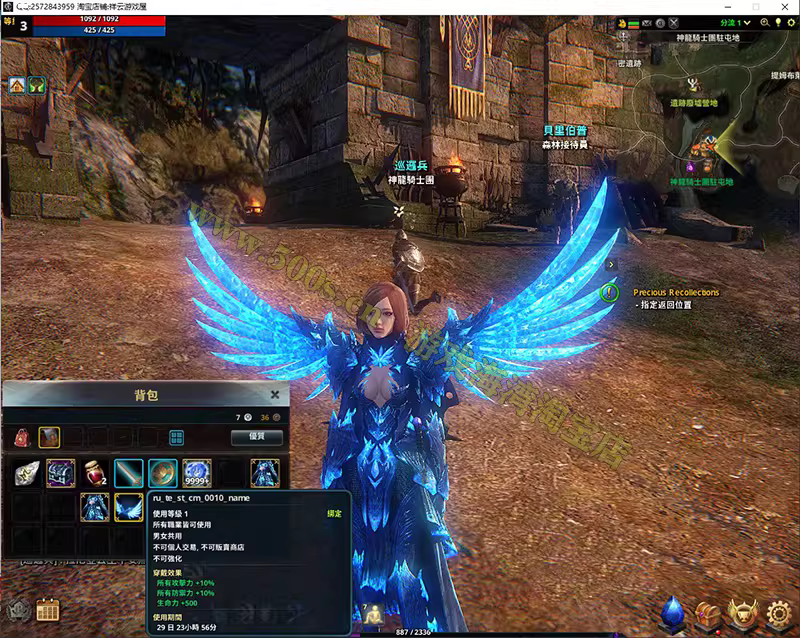This screenshot has height=638, width=800.
Task: Select the blue orb item with 9999+
Action: click(197, 473)
